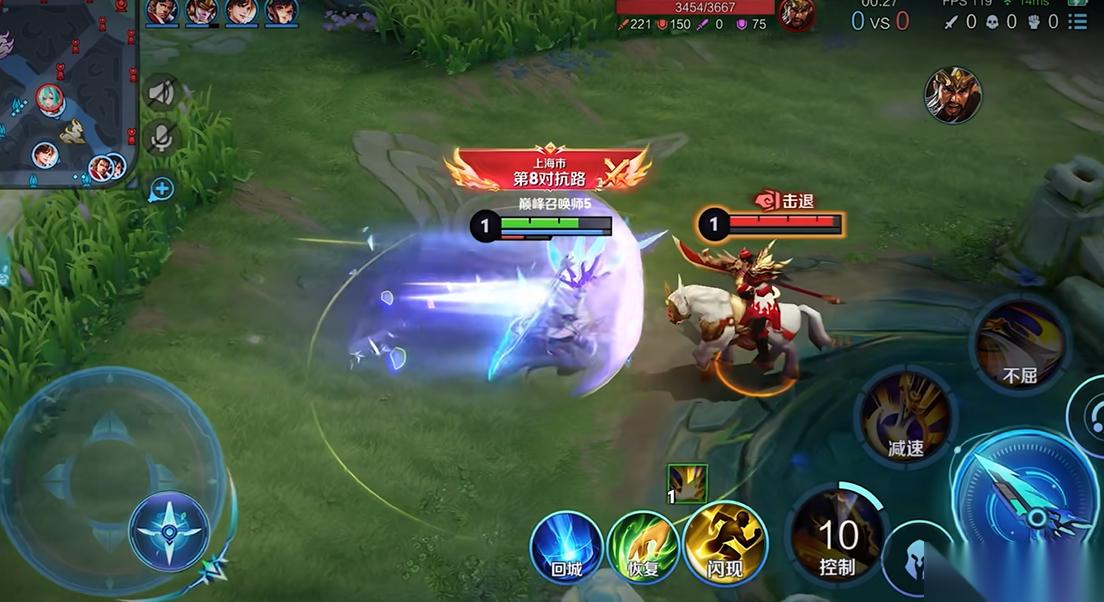Activate the 不屈 ultimate skill
Screen dimensions: 1104x602
(1021, 345)
